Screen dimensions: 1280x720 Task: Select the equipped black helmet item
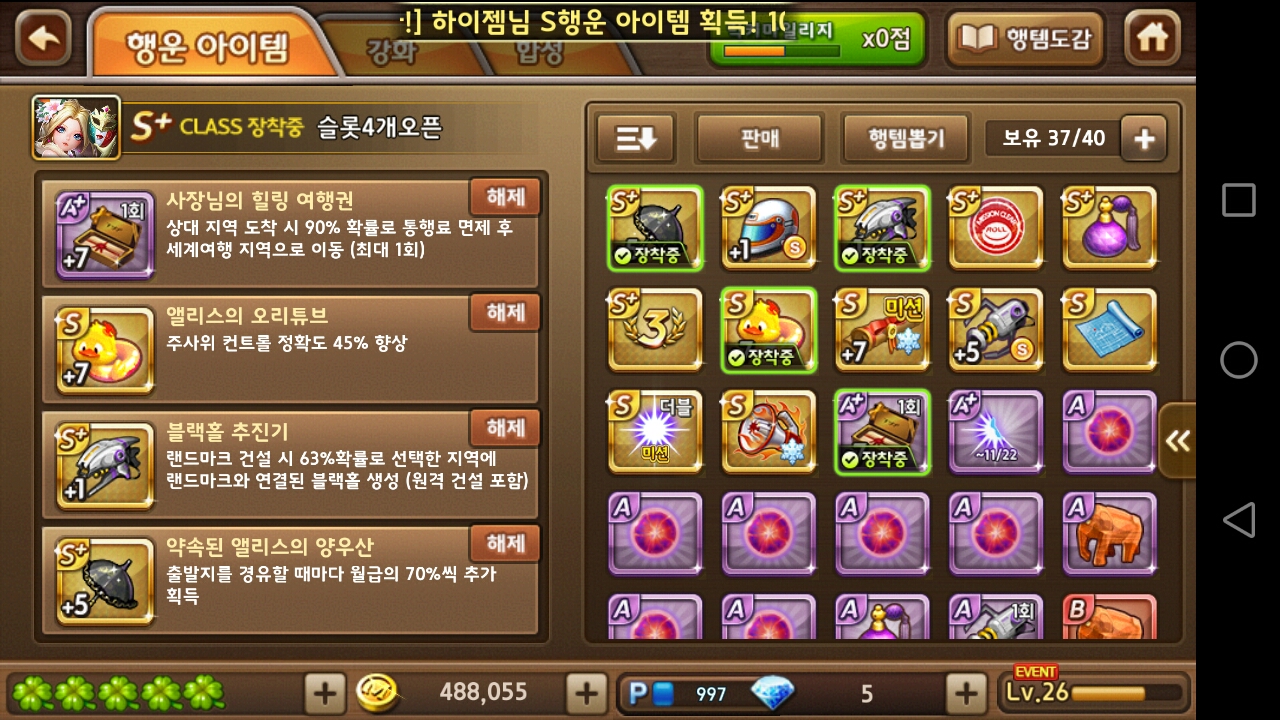[655, 228]
